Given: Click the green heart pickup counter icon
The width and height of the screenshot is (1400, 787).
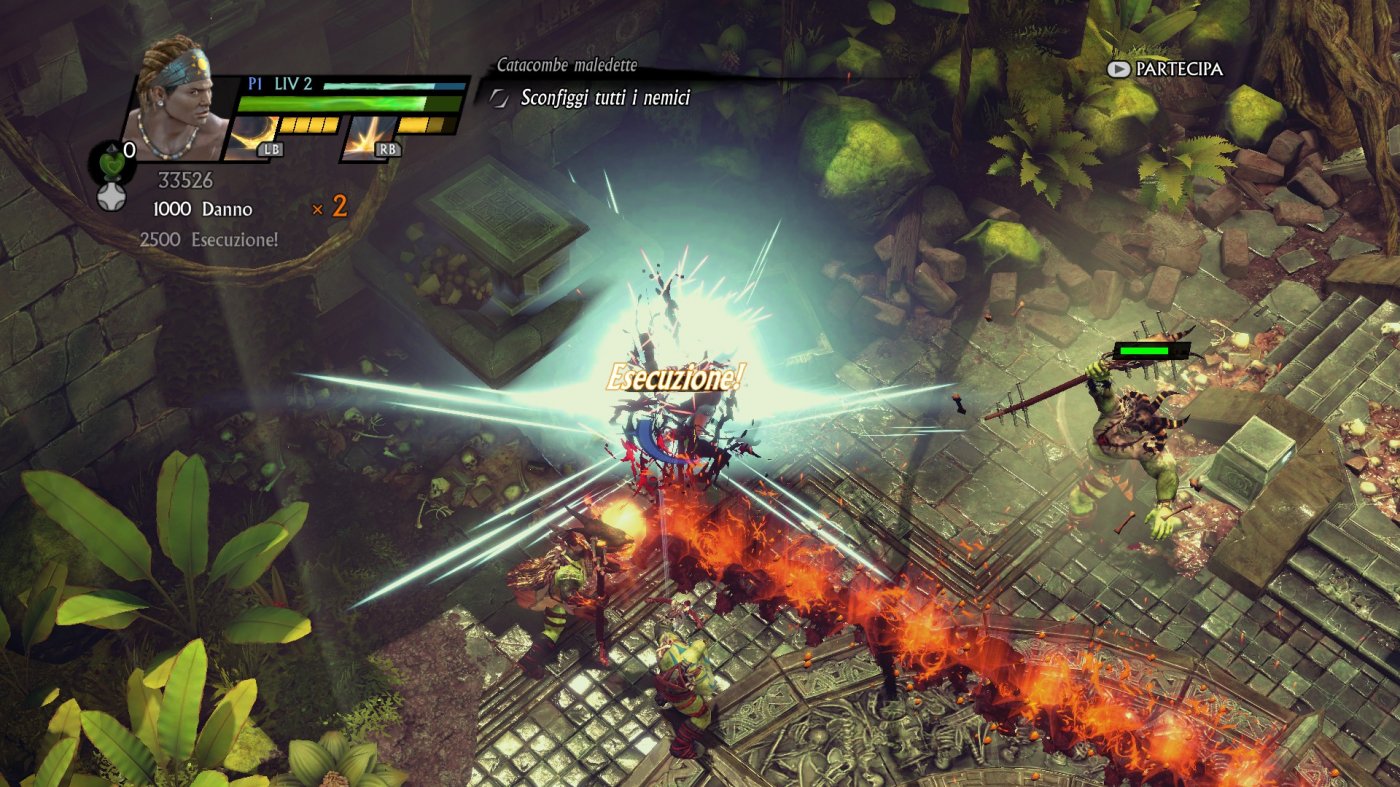Looking at the screenshot, I should pos(111,165).
